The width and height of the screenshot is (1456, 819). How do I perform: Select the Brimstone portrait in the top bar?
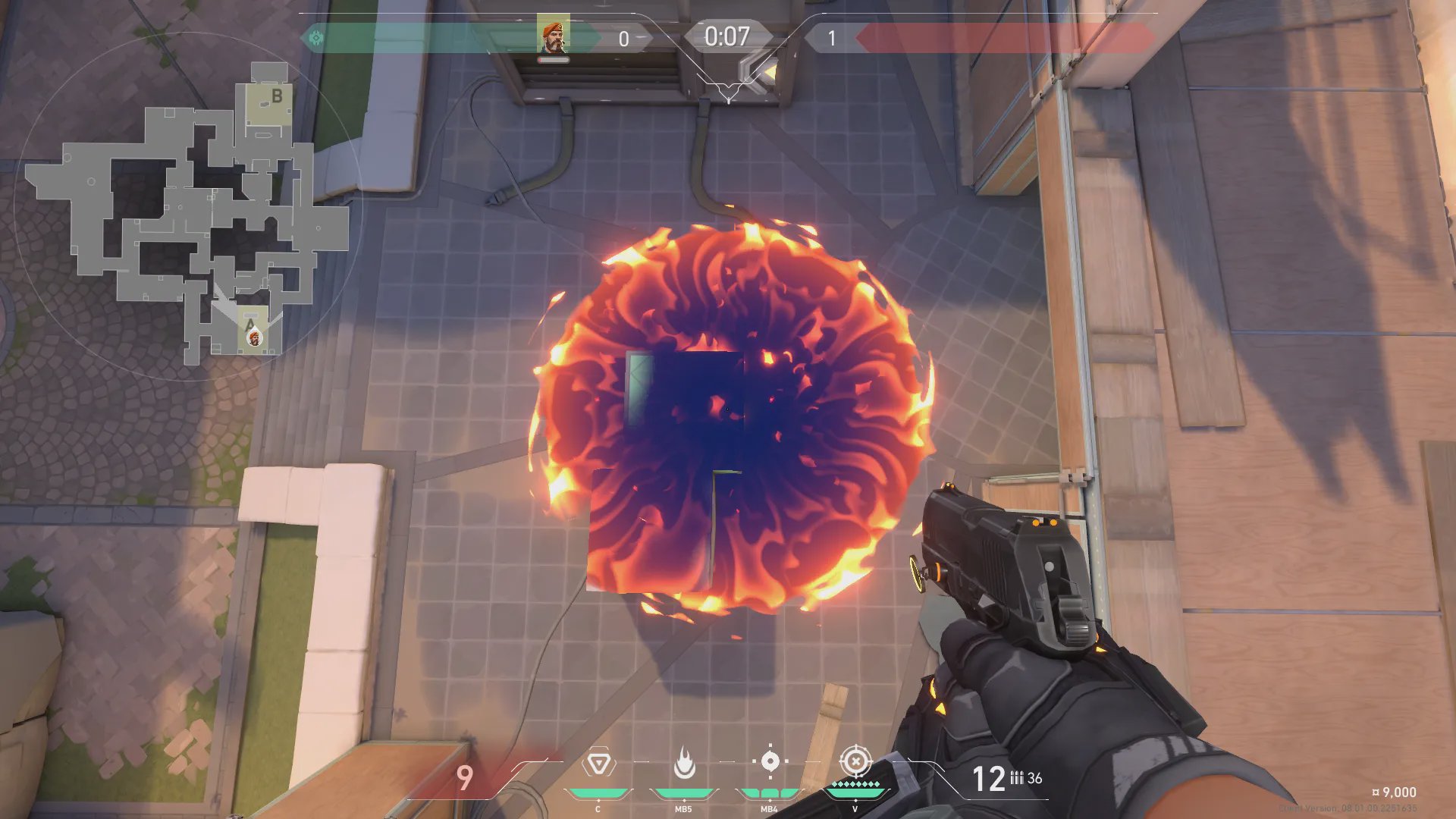coord(553,36)
